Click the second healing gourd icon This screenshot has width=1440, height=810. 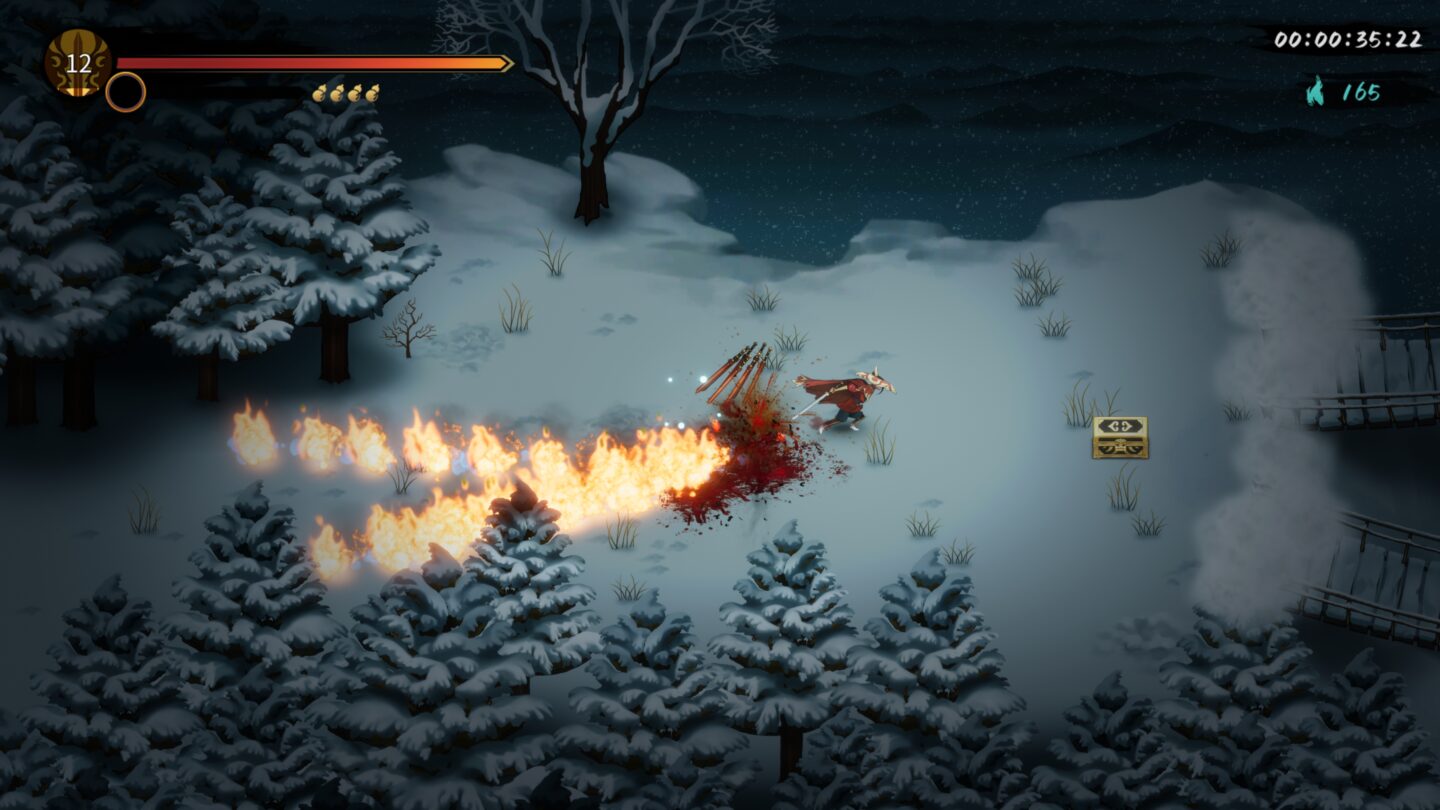(339, 93)
